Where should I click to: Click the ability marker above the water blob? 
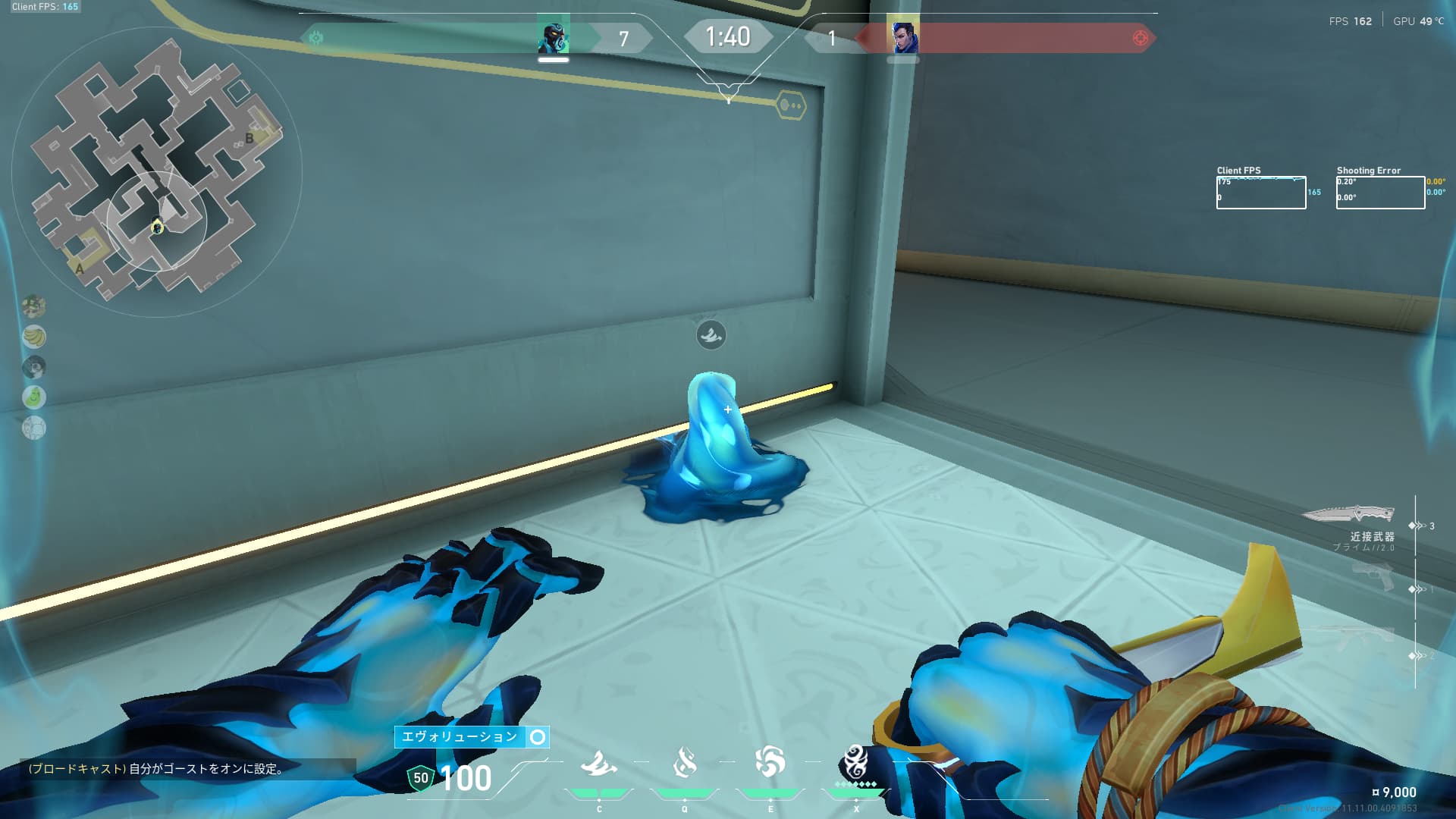tap(711, 335)
